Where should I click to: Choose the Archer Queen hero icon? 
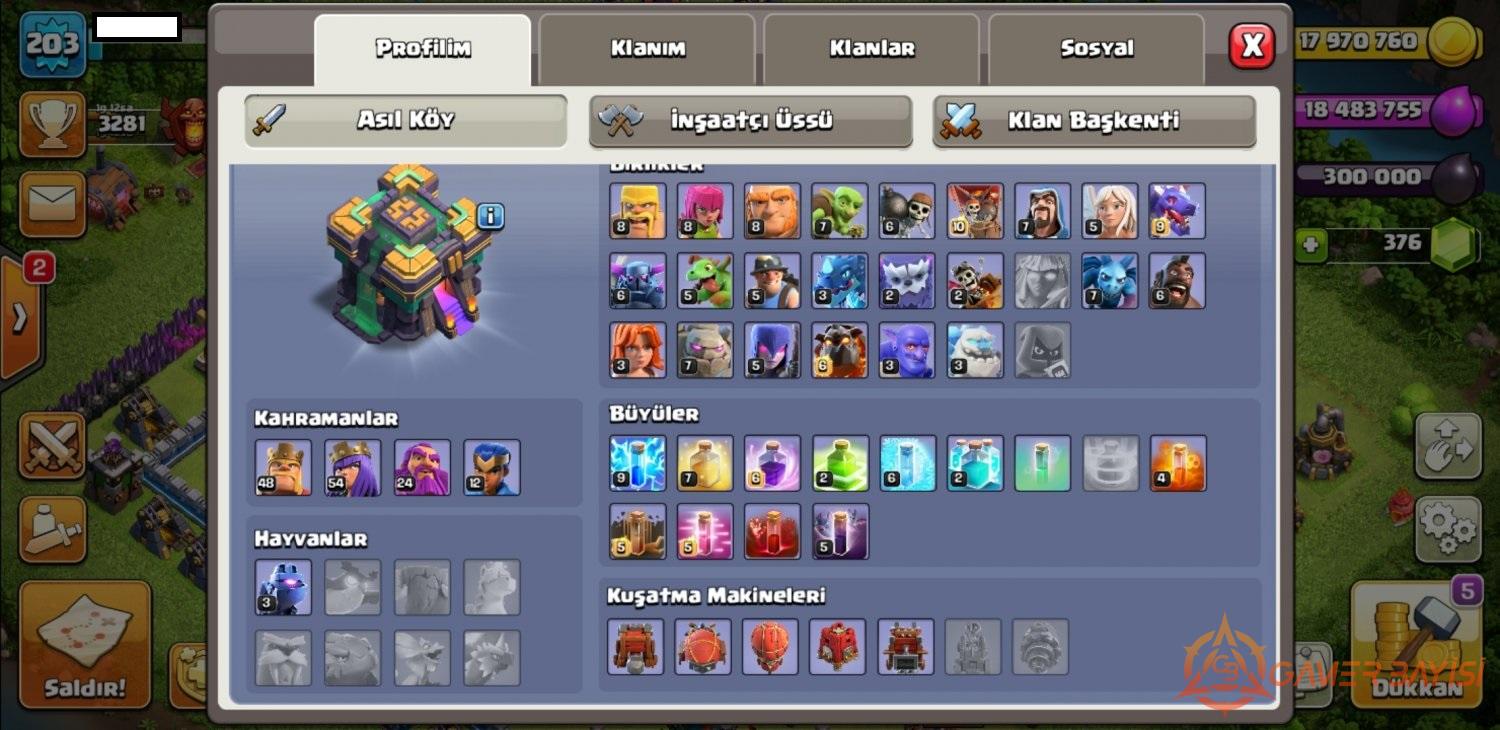352,467
